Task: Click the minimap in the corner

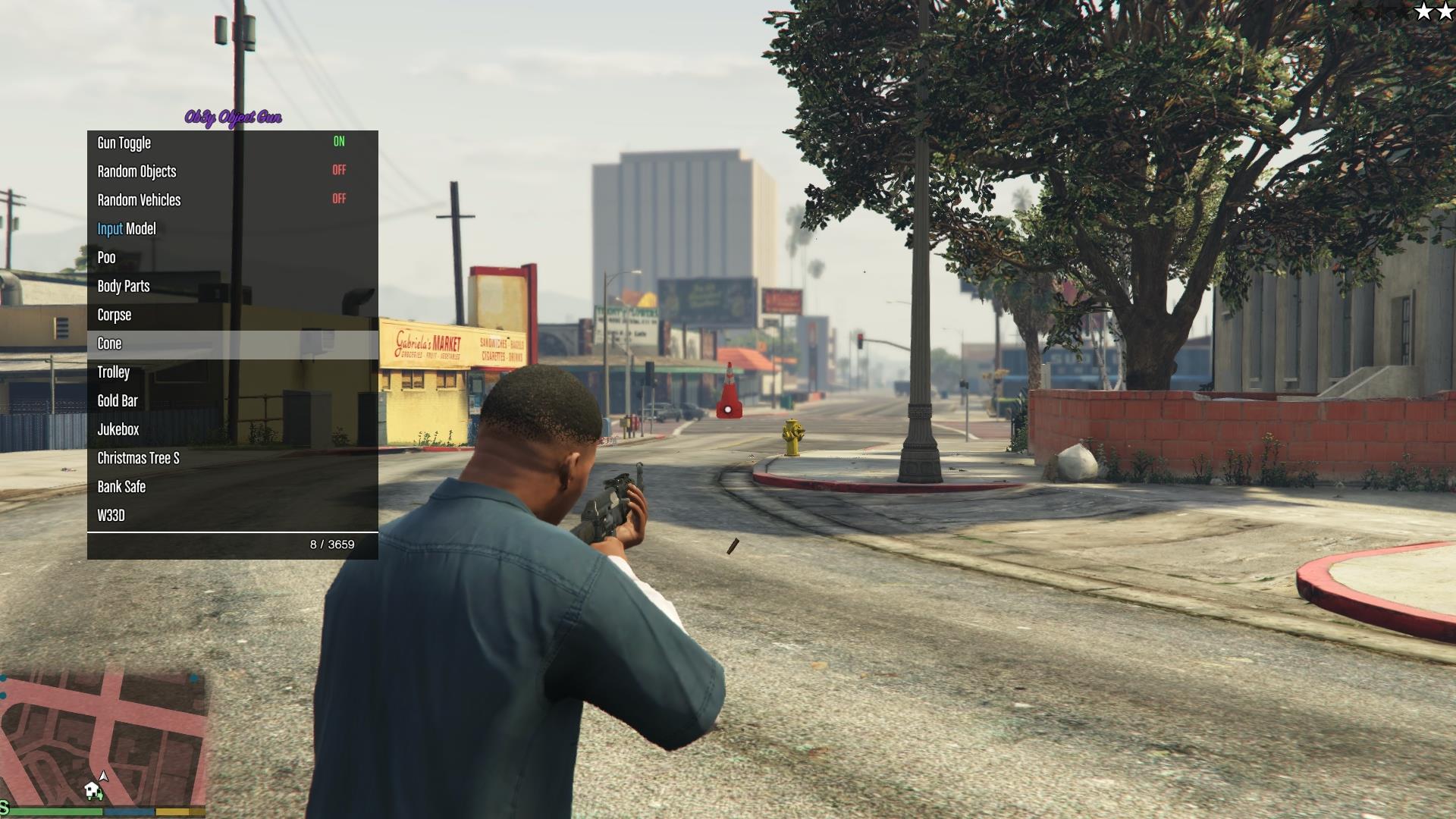Action: tap(103, 739)
